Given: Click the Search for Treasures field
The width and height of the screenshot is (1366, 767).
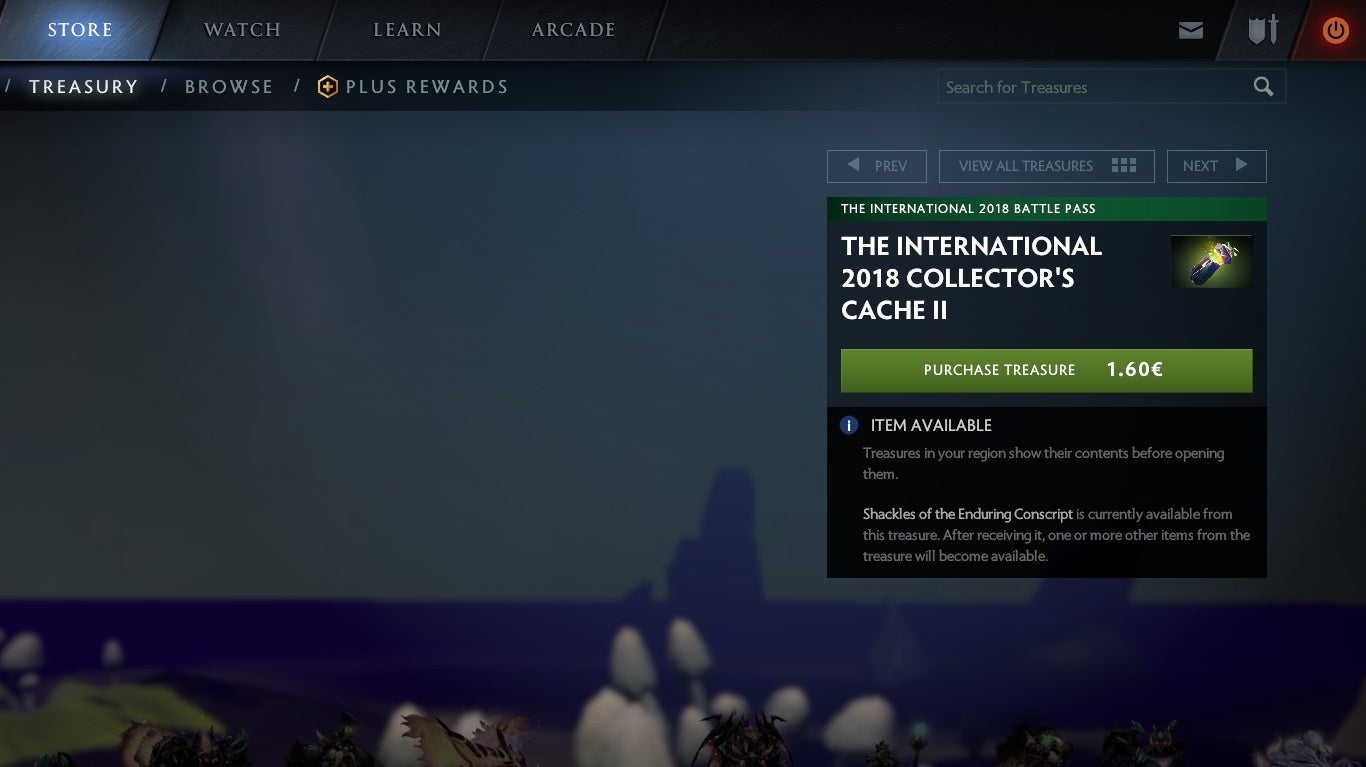Looking at the screenshot, I should 1080,86.
